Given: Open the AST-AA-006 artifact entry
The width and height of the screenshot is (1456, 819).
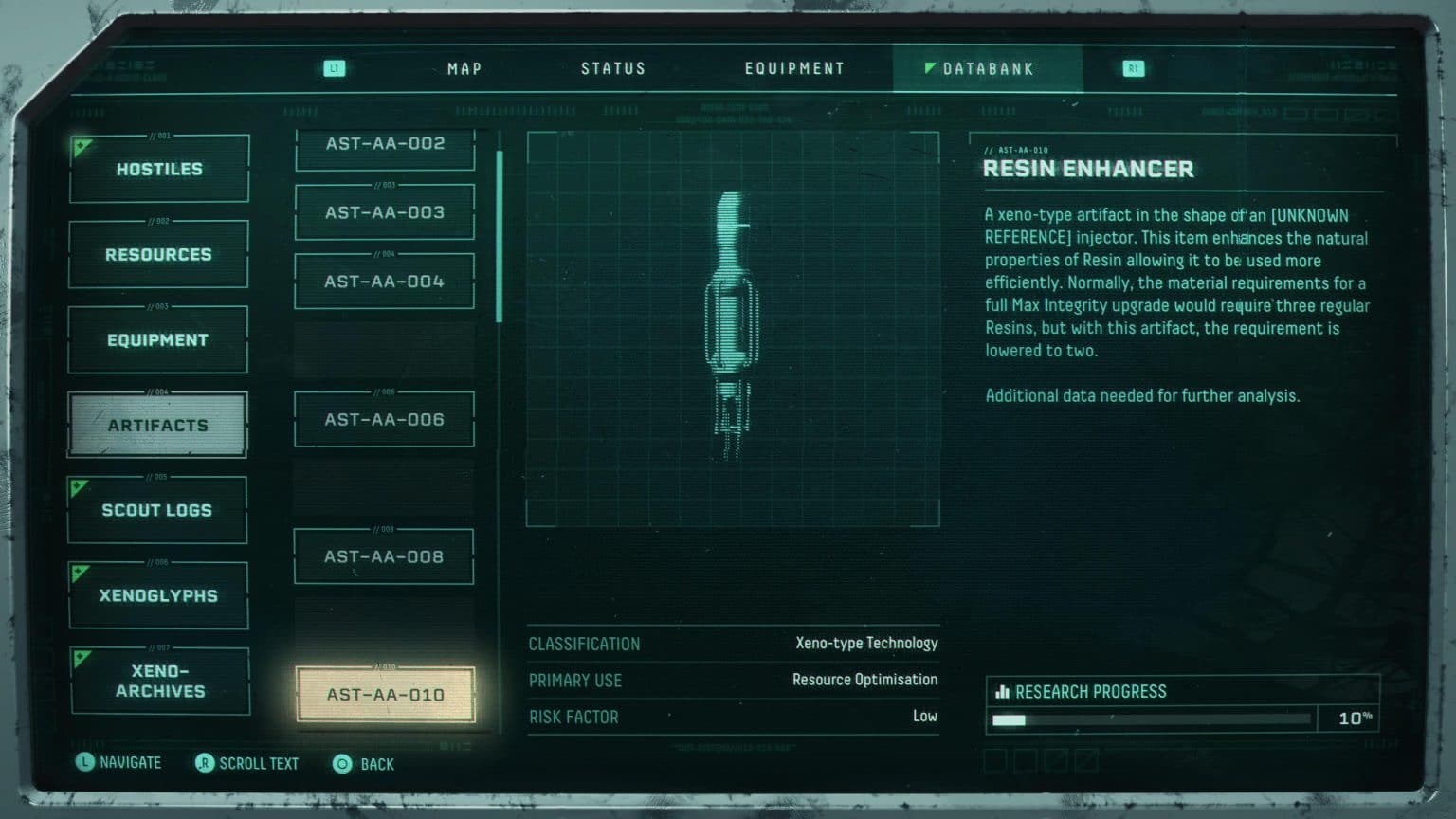Looking at the screenshot, I should pos(384,418).
